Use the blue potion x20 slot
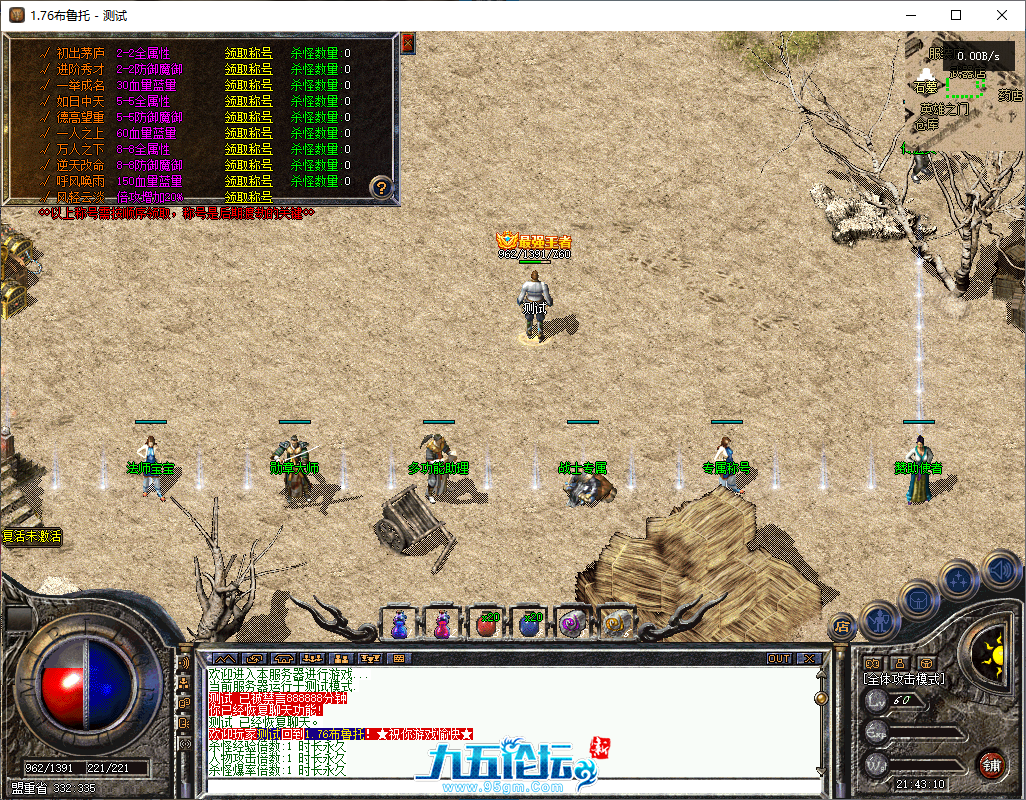 click(530, 623)
